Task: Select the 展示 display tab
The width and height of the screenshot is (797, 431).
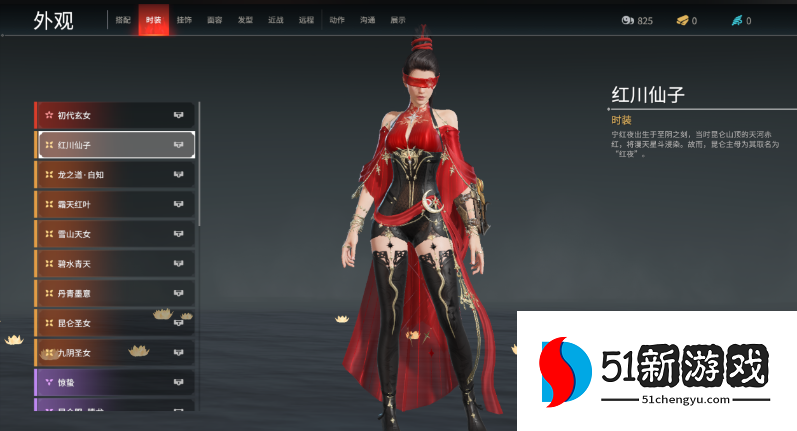Action: pyautogui.click(x=398, y=19)
